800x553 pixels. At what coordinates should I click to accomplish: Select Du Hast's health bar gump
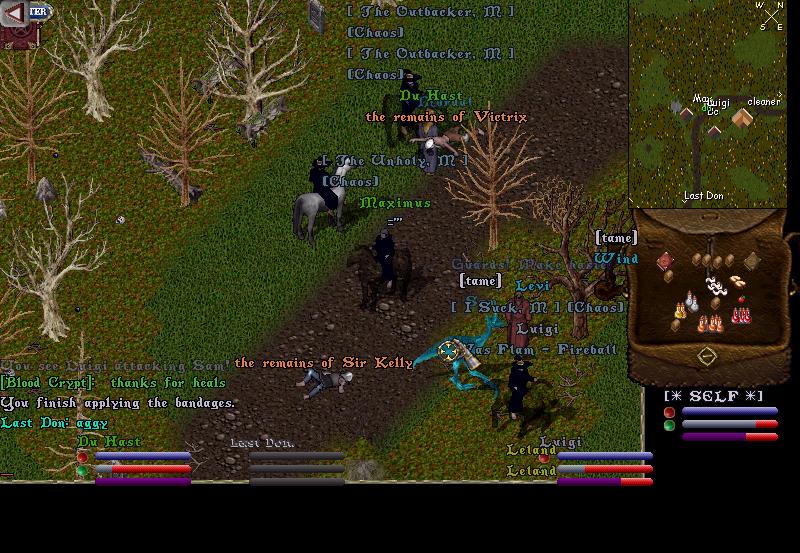coord(135,468)
